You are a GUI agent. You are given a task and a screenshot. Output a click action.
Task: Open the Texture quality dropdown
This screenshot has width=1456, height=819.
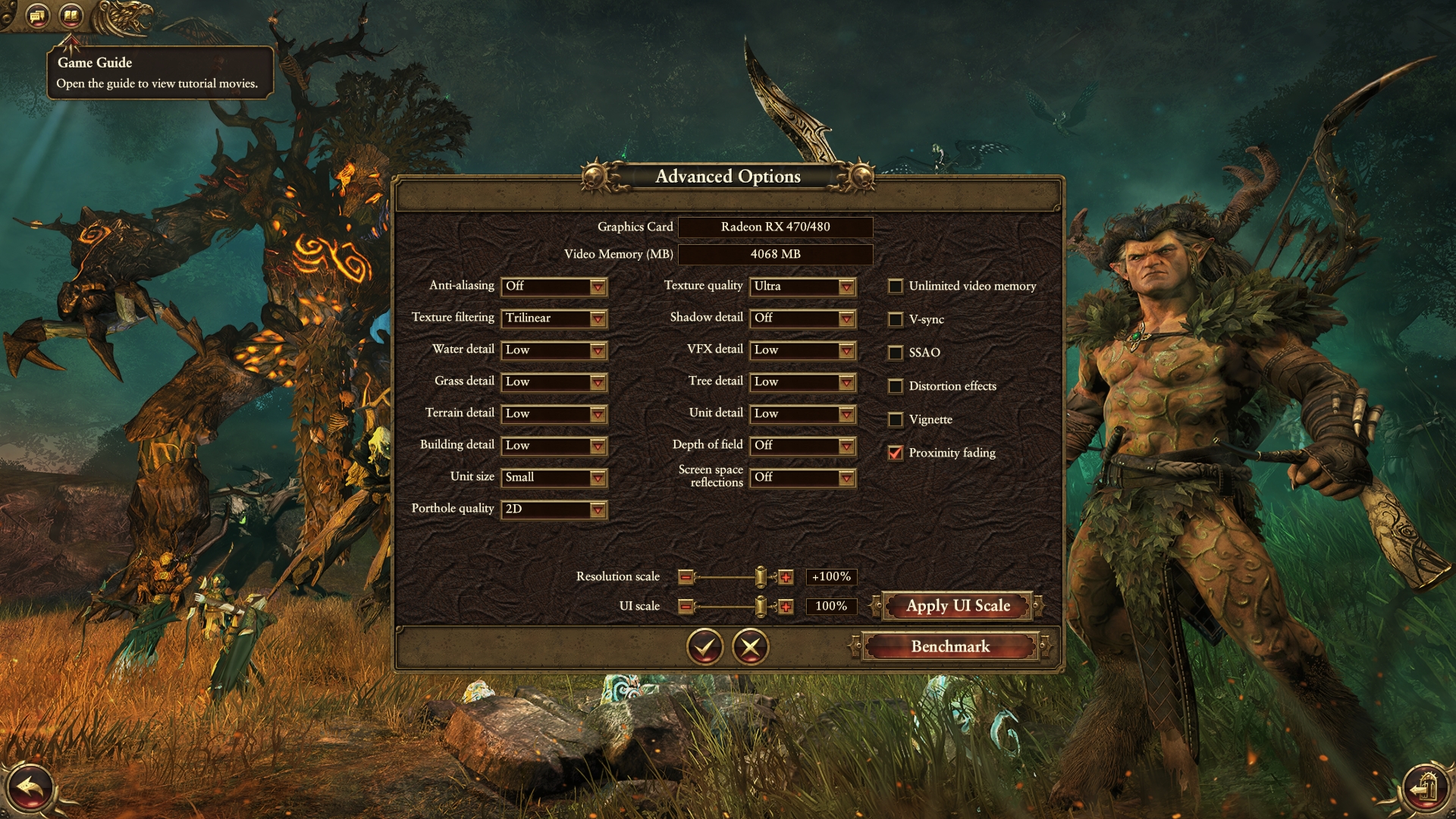tap(802, 287)
